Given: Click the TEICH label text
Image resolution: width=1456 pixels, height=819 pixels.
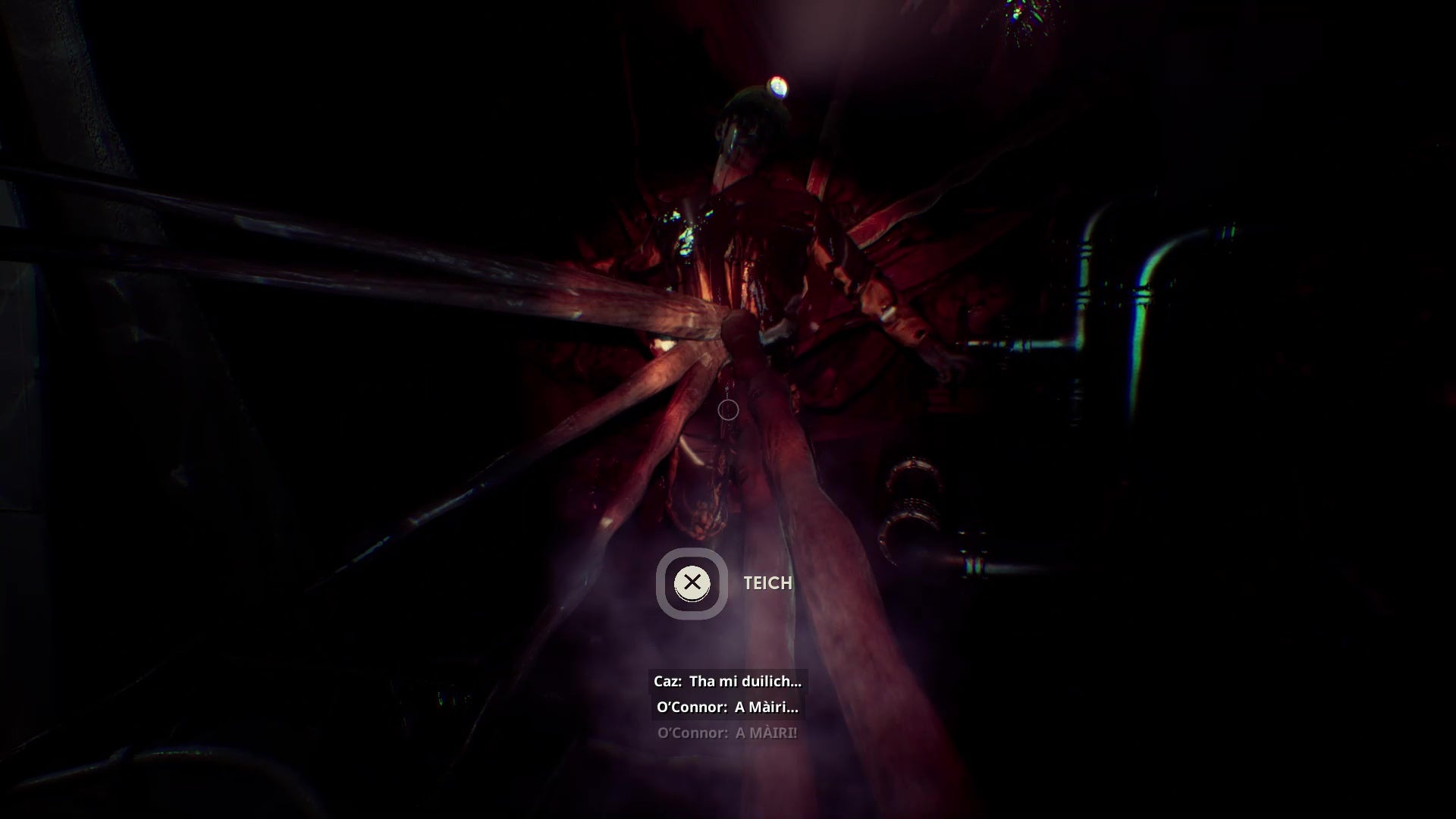Looking at the screenshot, I should tap(766, 583).
